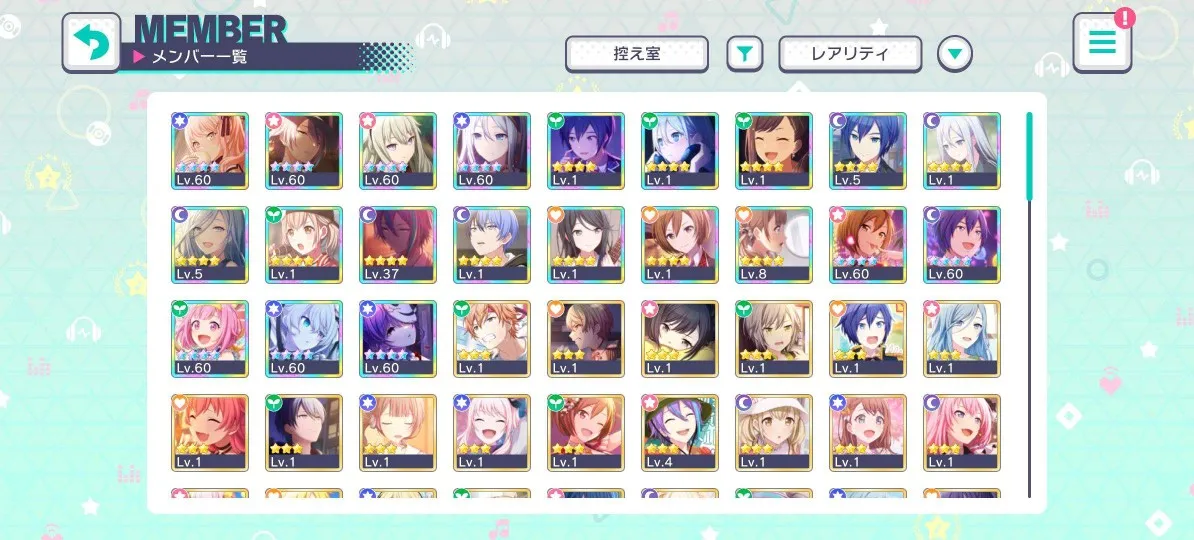Viewport: 1194px width, 540px height.
Task: Select the Lv.8 member card
Action: tap(774, 244)
